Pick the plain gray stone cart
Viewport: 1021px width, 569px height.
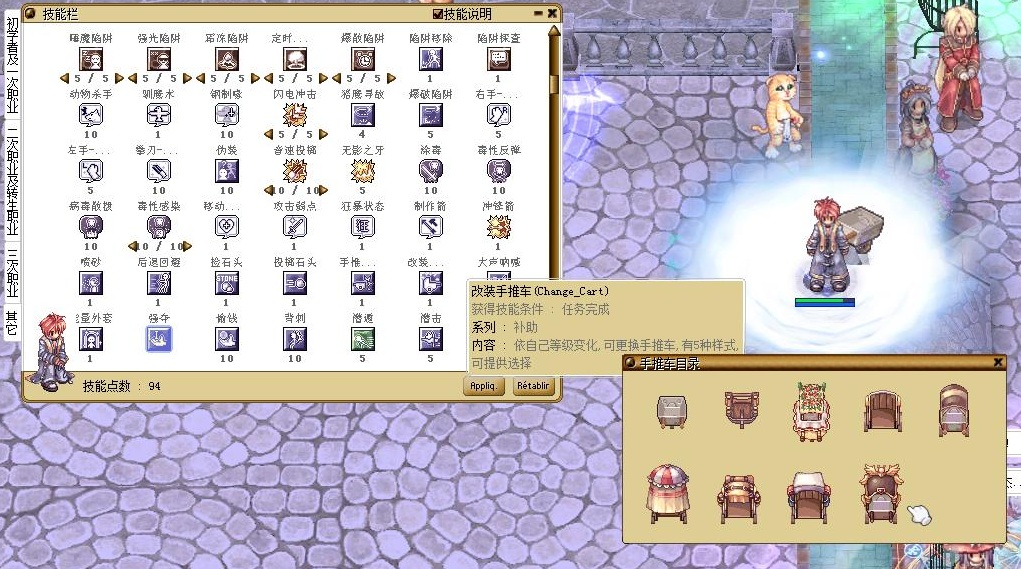tap(671, 410)
